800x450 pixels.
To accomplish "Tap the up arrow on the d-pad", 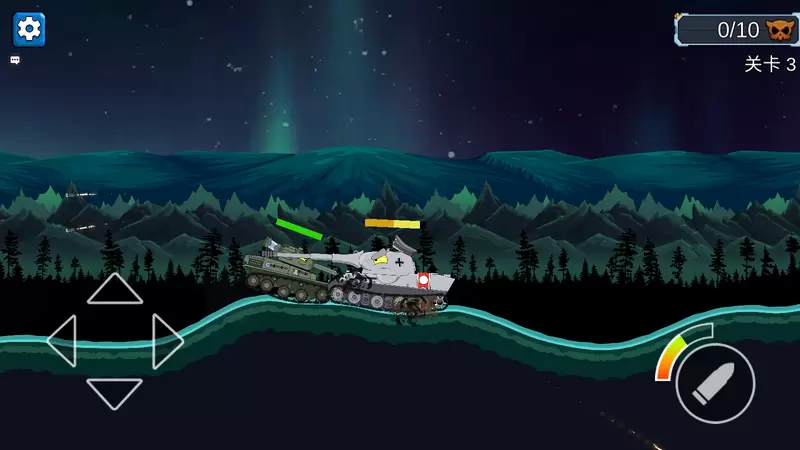I will tap(115, 289).
